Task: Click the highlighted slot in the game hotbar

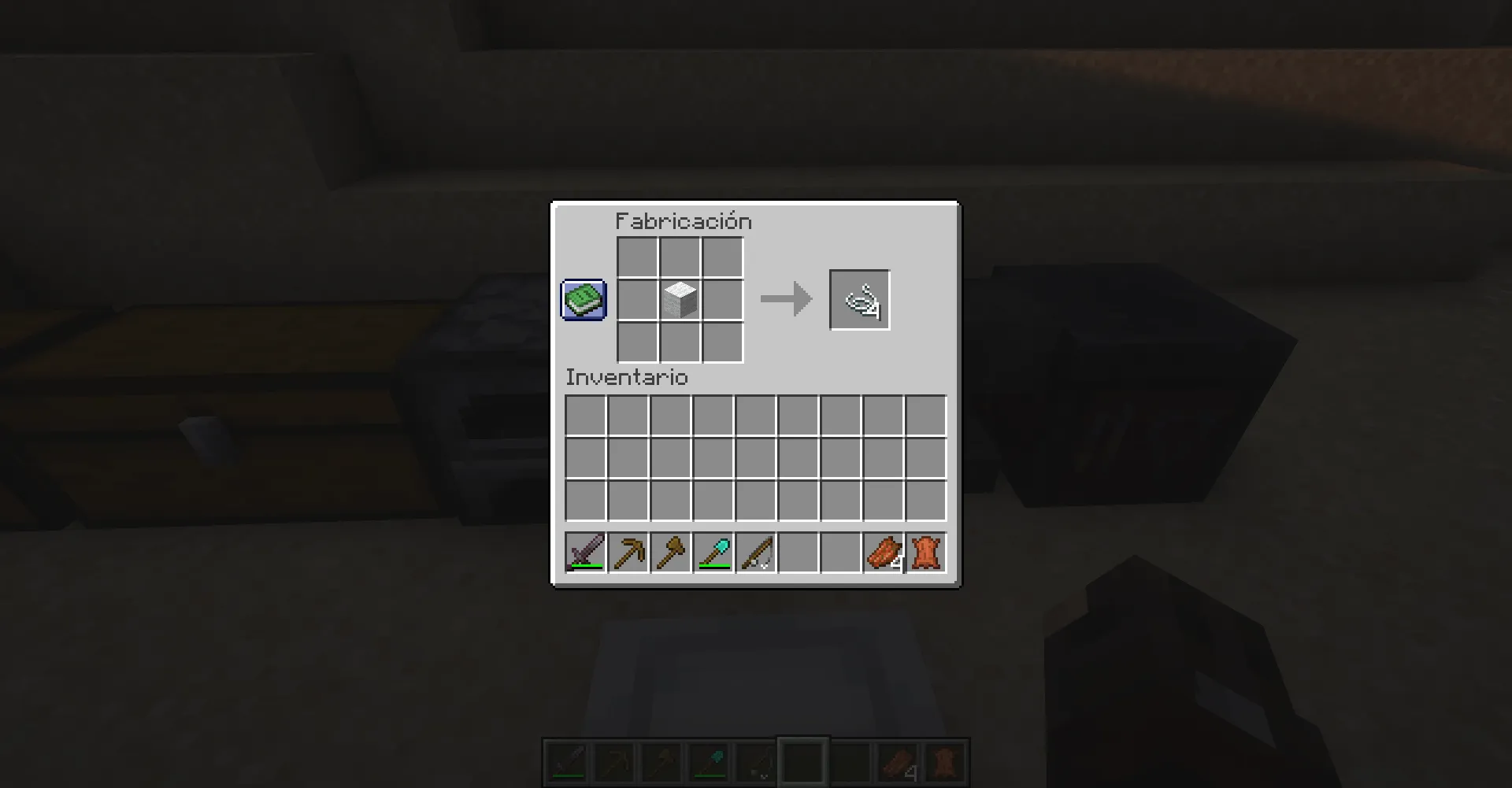Action: 802,762
